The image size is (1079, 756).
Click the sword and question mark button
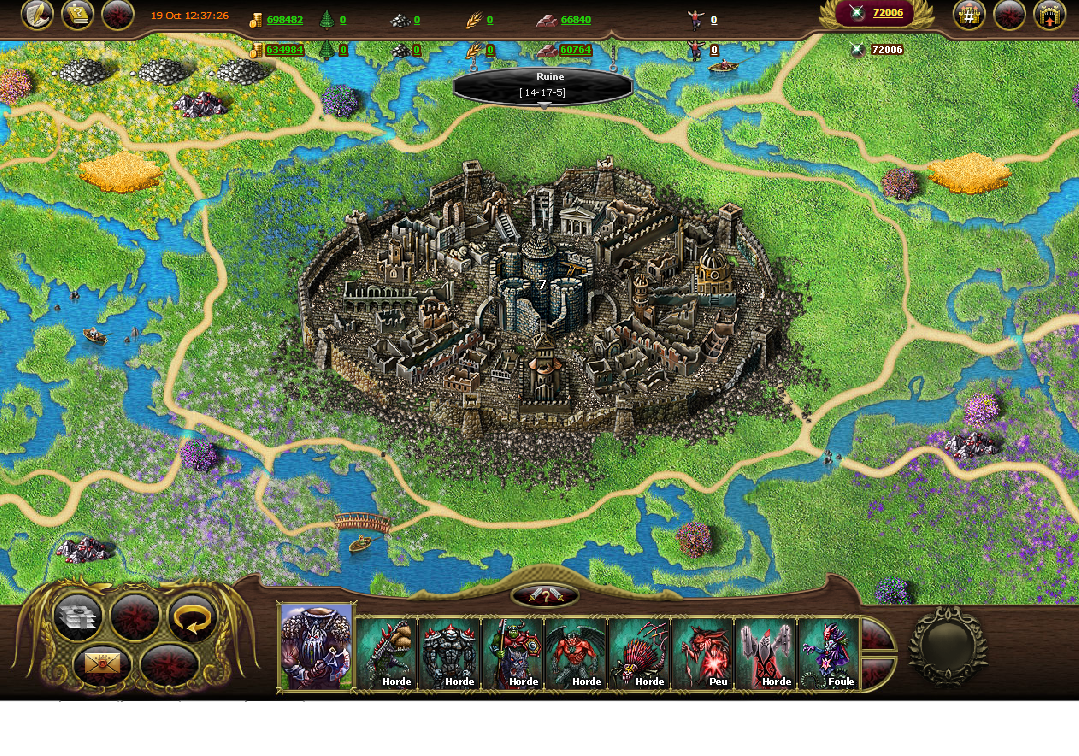[x=544, y=595]
